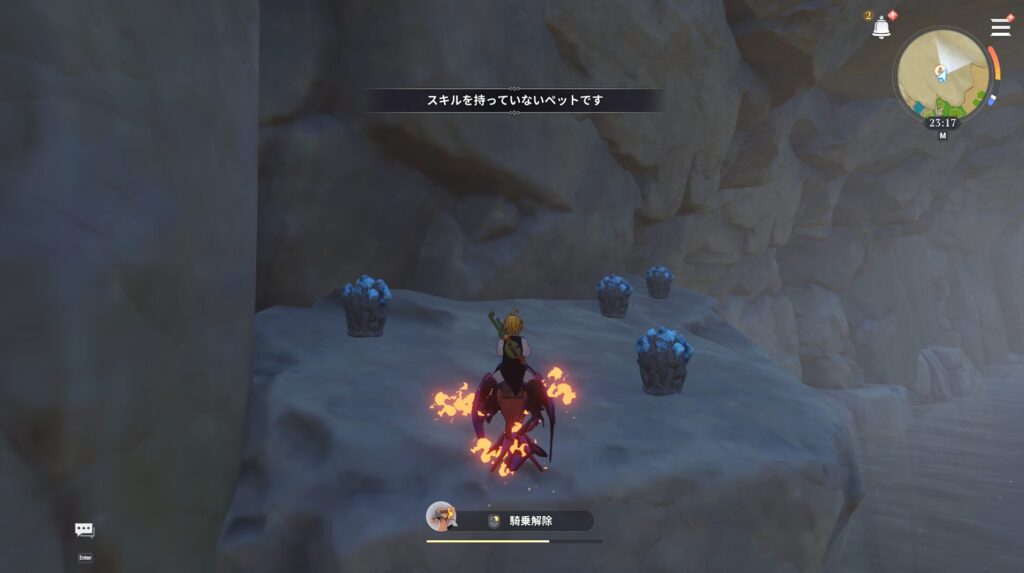The image size is (1024, 573).
Task: Open the chat bubble icon
Action: (x=84, y=530)
